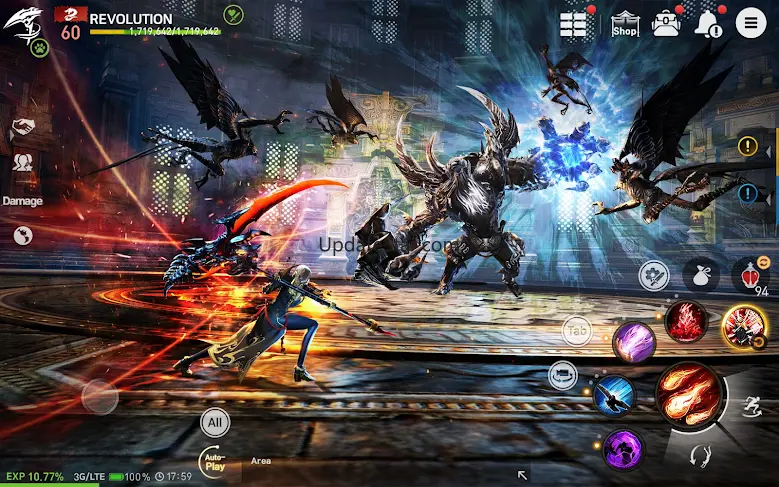
Task: Open the Shop
Action: pyautogui.click(x=625, y=24)
